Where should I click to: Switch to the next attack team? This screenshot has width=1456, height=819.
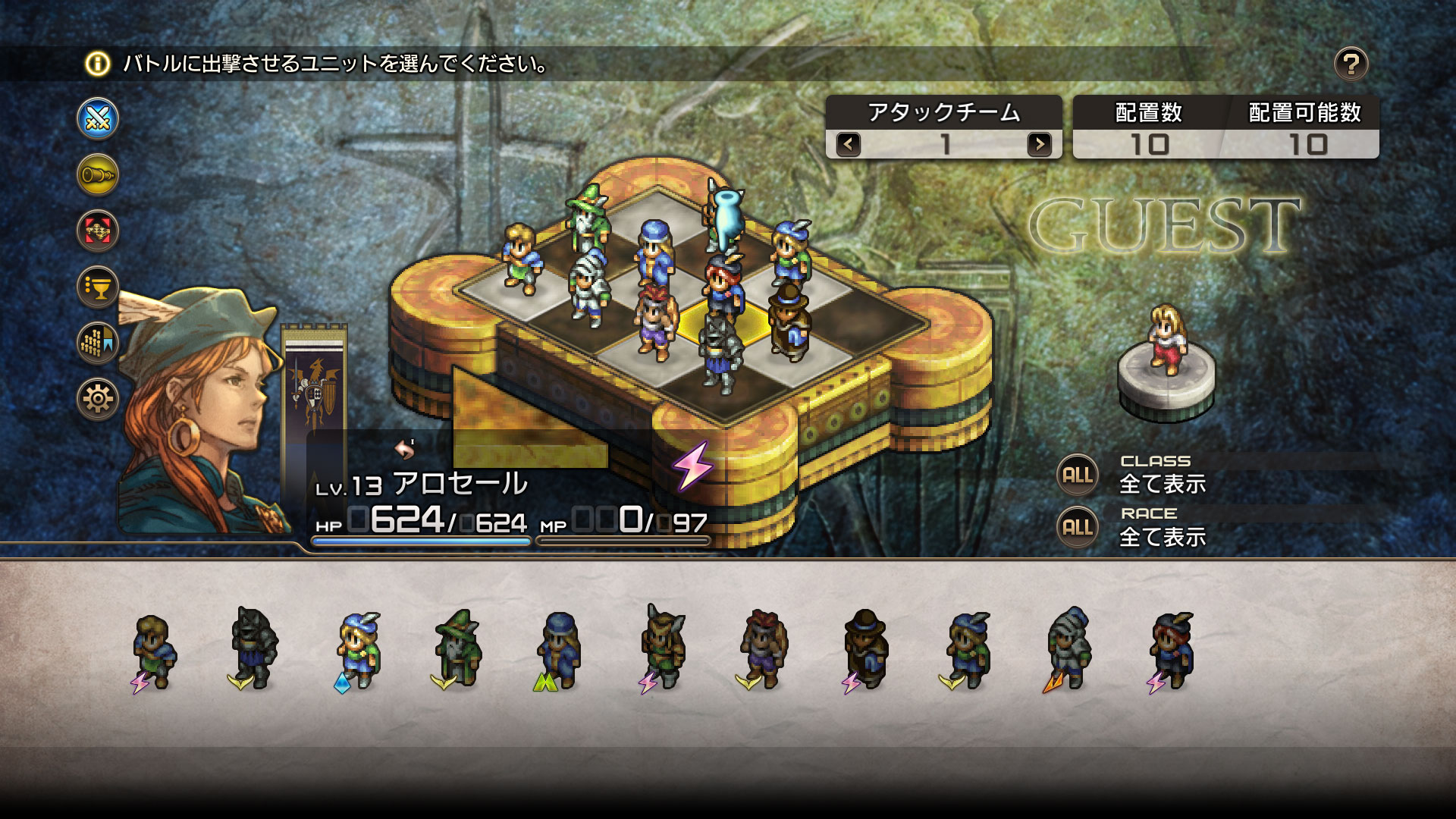1039,144
